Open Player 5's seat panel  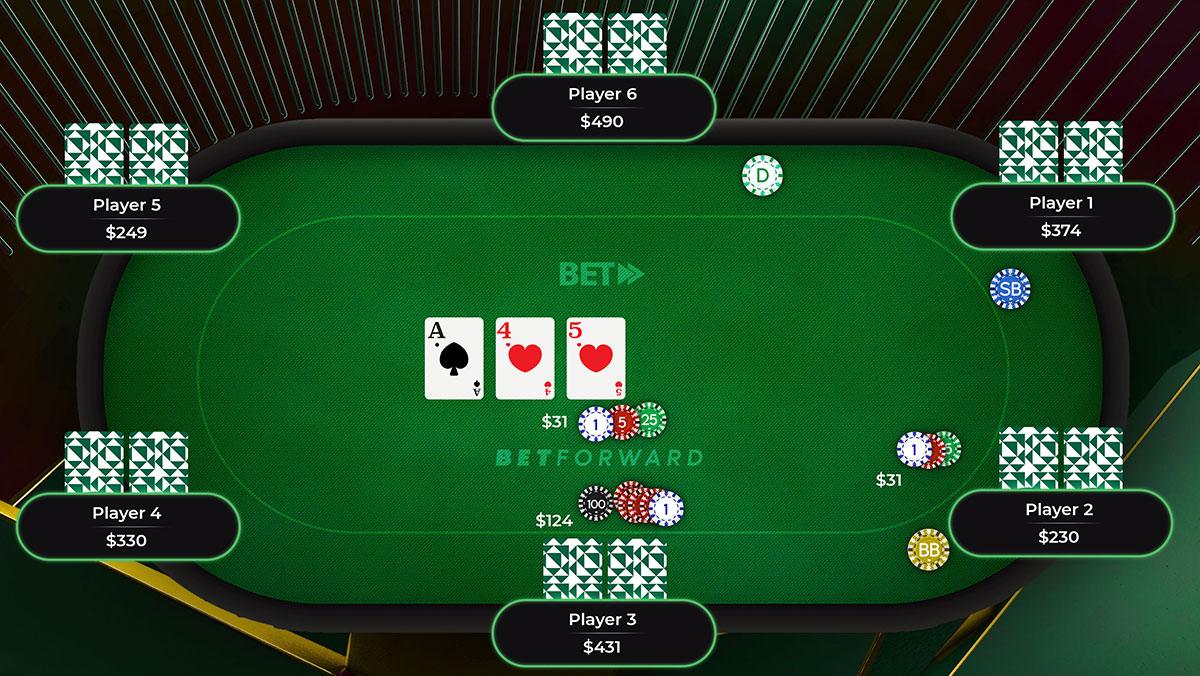pos(127,219)
